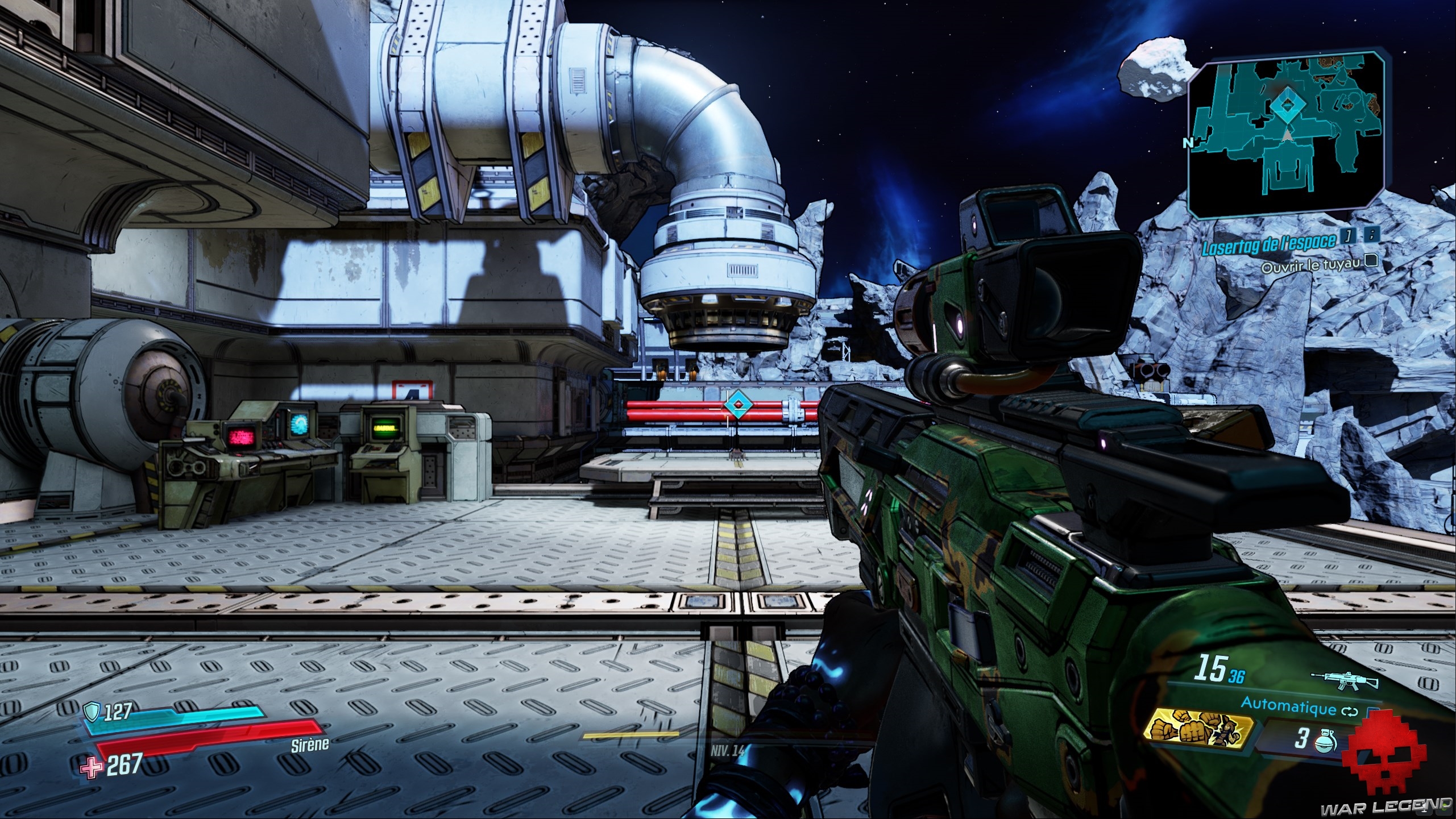This screenshot has width=1456, height=819.
Task: Click the diamond objective waypoint marker
Action: tap(737, 405)
